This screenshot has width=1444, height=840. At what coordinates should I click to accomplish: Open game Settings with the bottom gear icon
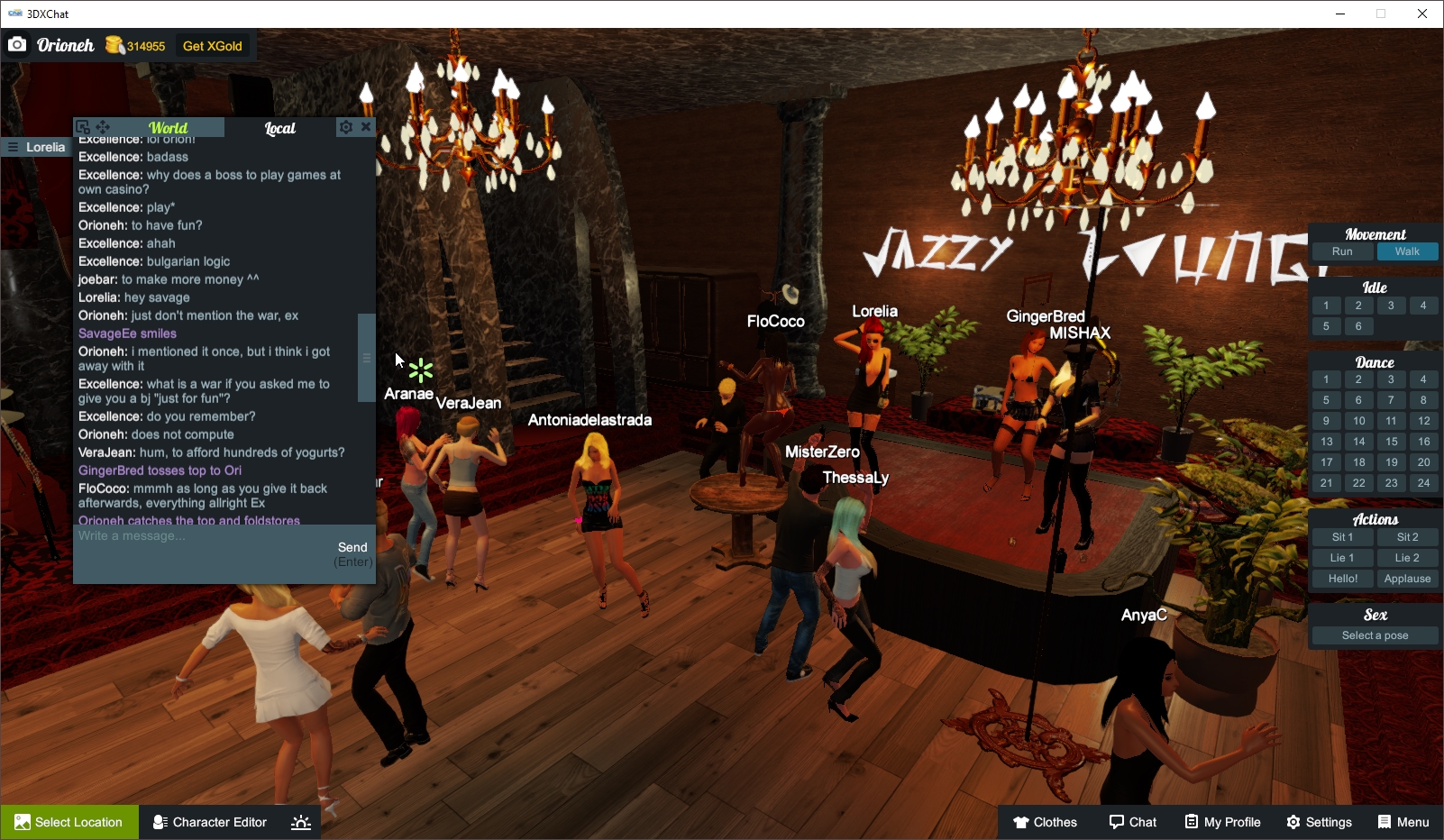(1319, 822)
